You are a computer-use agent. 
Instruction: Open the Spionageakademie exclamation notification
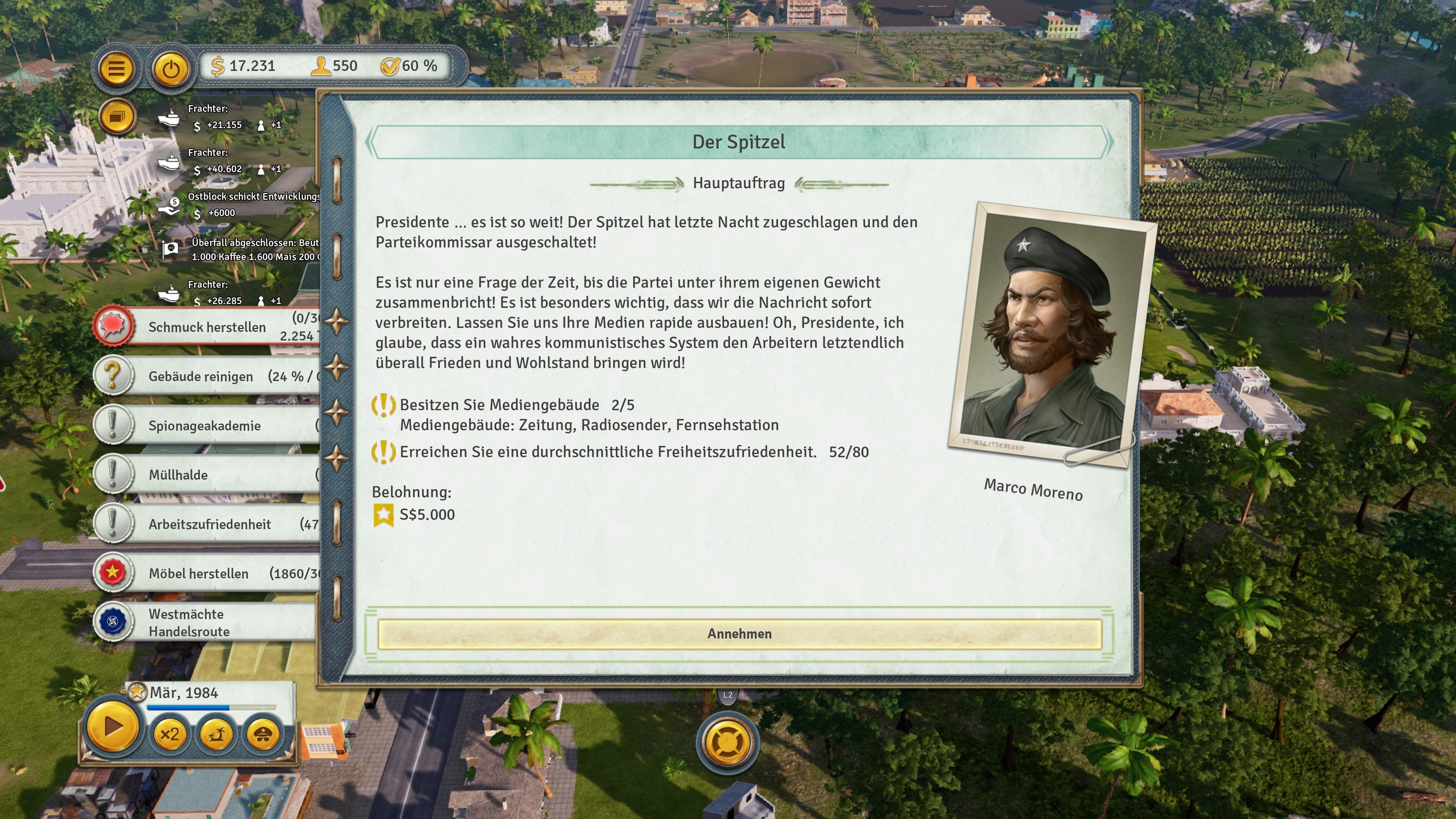[114, 425]
